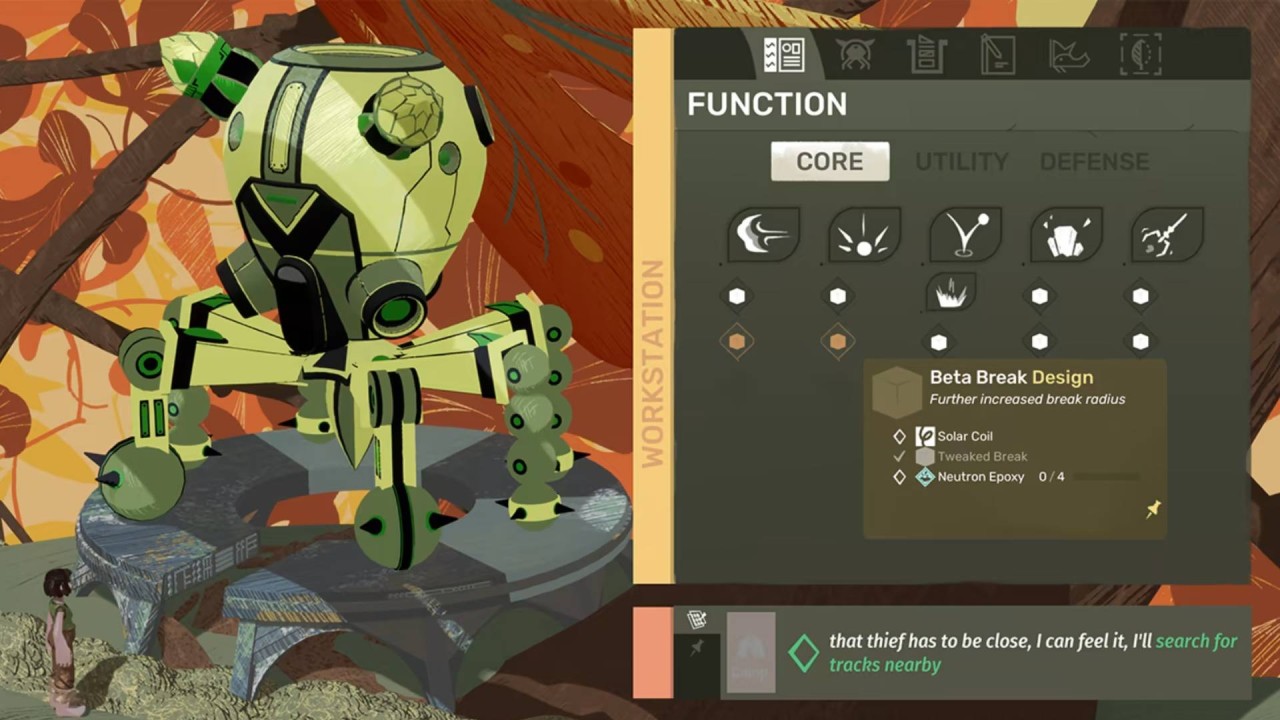Switch to the Utility function tab
Screen dimensions: 1280x720
(961, 162)
